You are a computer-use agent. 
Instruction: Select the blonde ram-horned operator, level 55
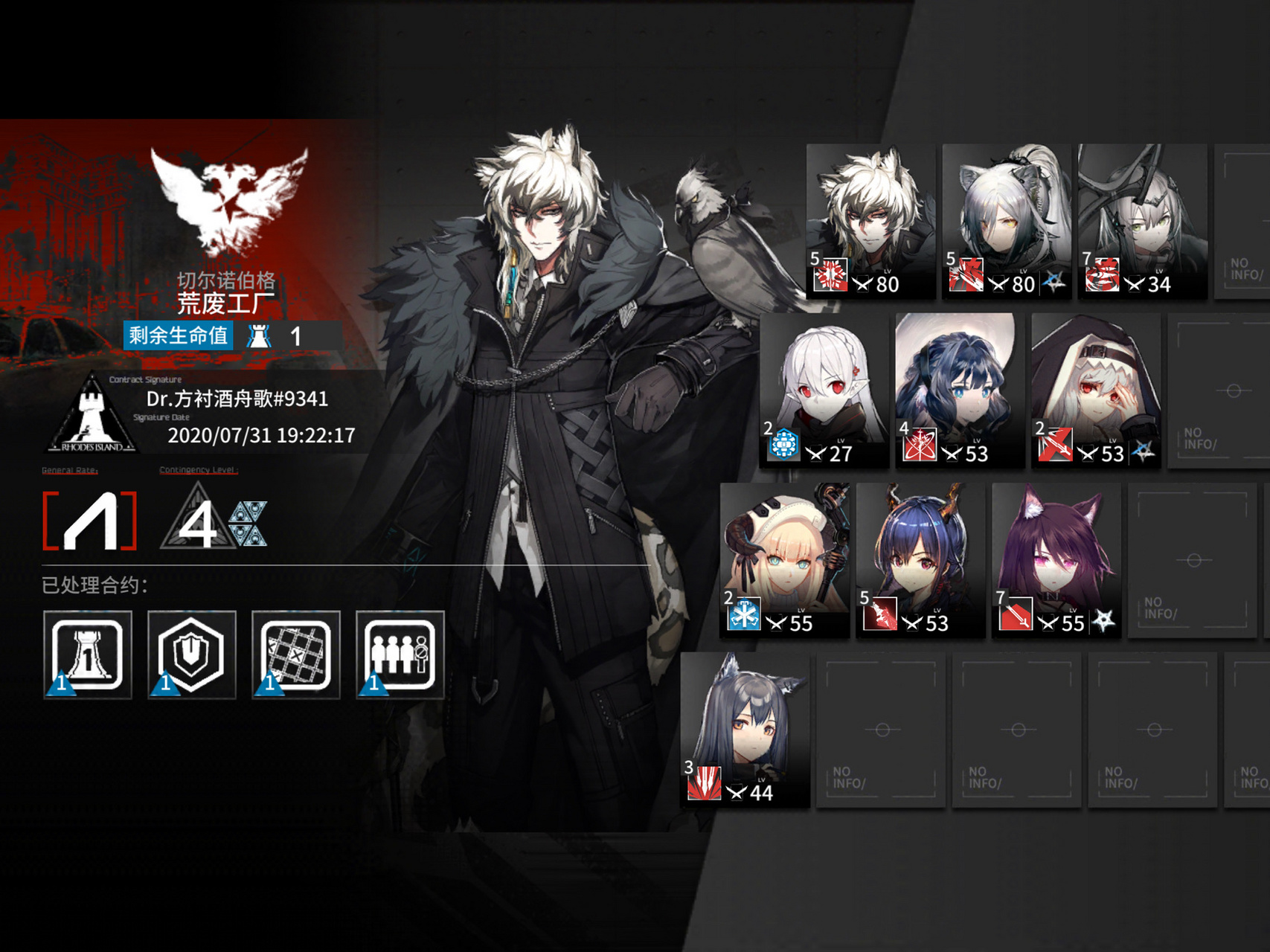[784, 559]
